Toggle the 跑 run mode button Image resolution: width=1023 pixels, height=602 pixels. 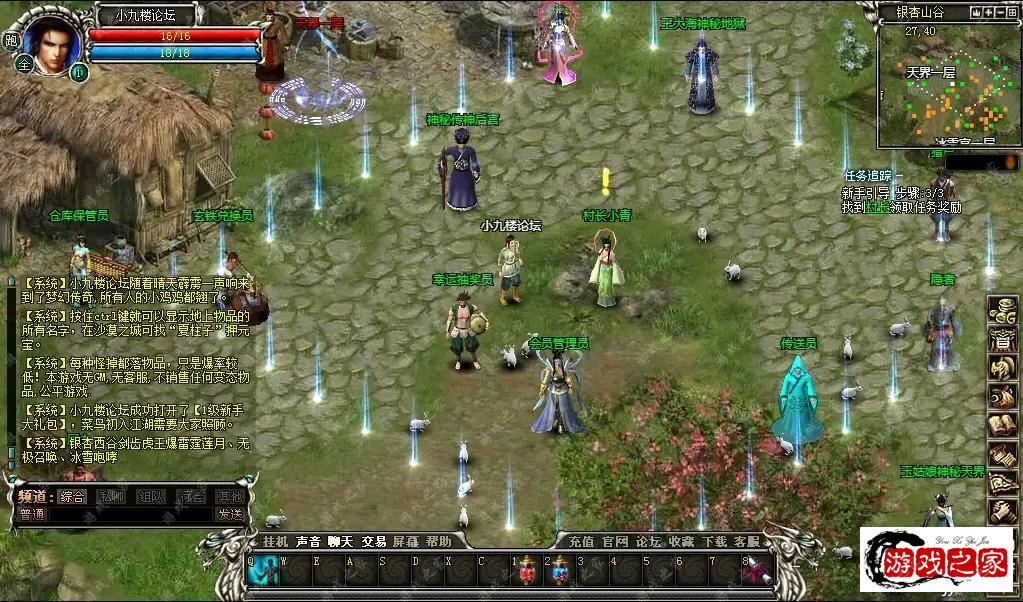11,41
